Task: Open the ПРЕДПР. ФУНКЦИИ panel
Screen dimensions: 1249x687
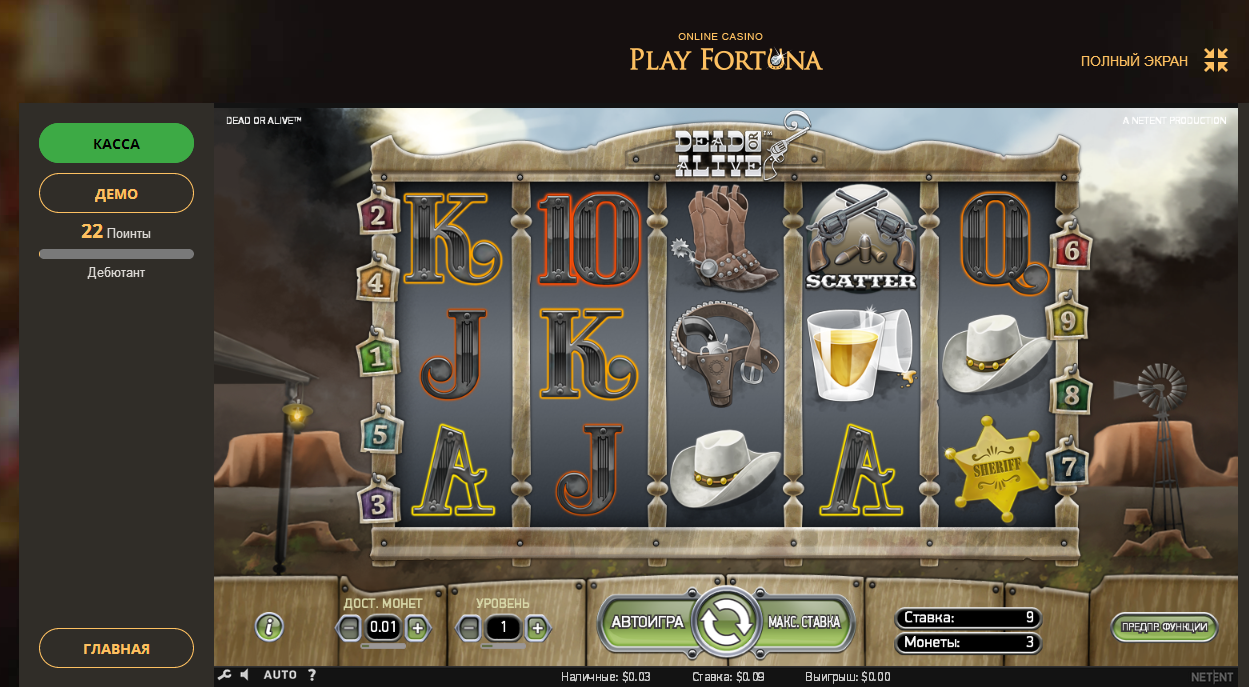Action: click(x=1164, y=627)
